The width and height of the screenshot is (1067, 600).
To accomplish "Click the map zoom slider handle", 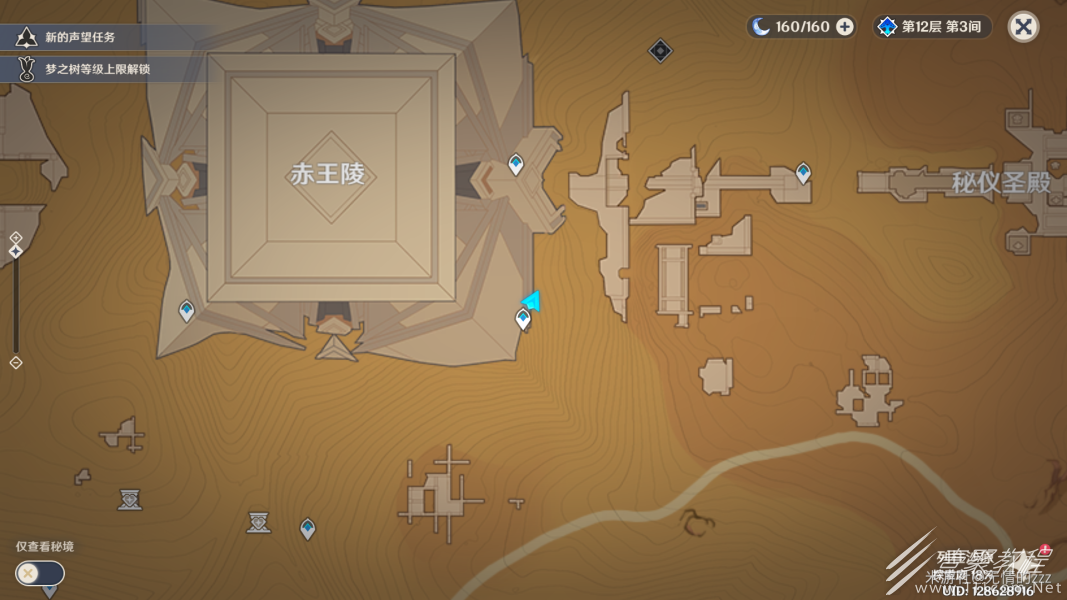I will tap(16, 251).
